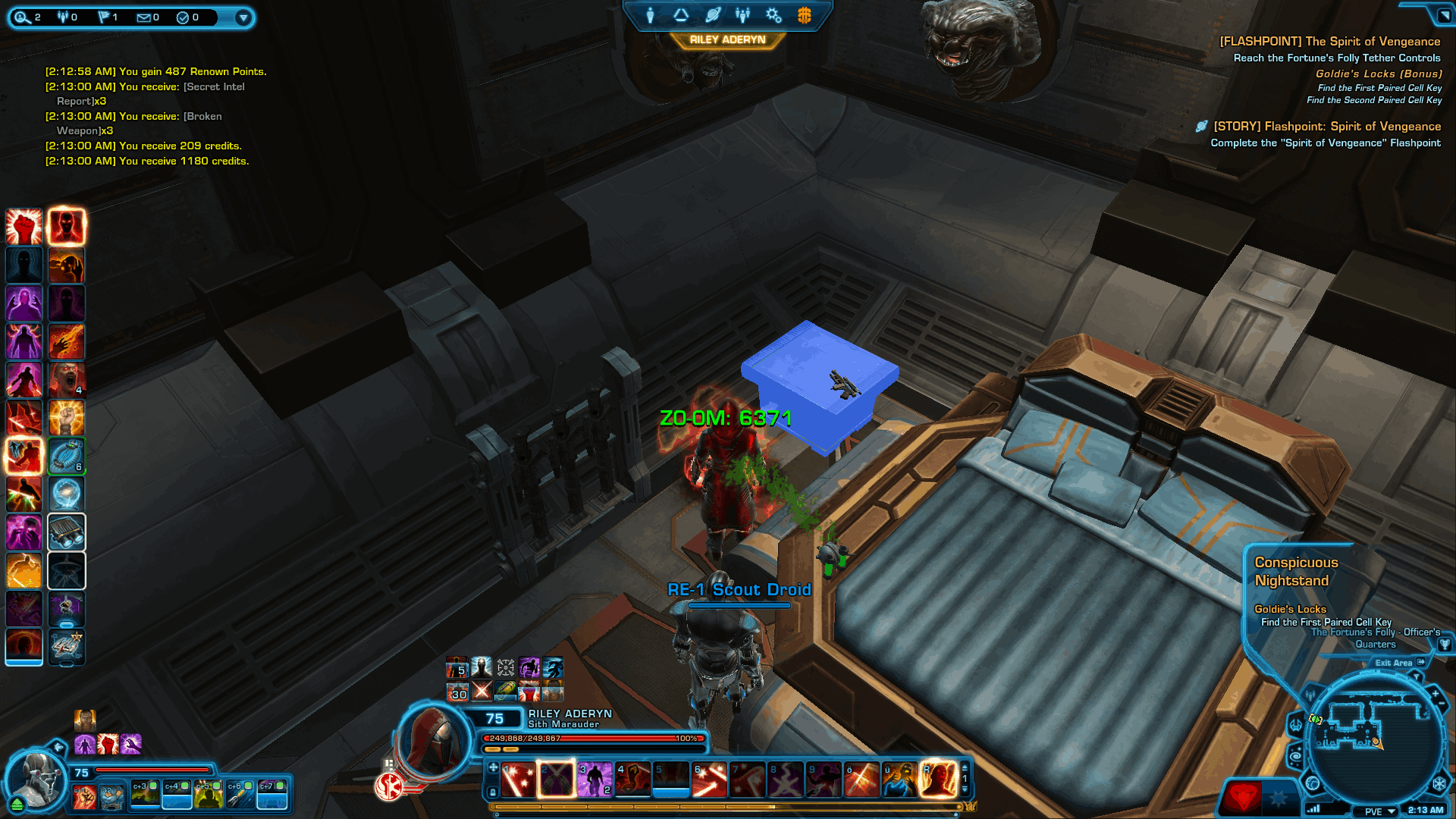
Task: Activate the ability in quickbar slot 1
Action: [517, 780]
